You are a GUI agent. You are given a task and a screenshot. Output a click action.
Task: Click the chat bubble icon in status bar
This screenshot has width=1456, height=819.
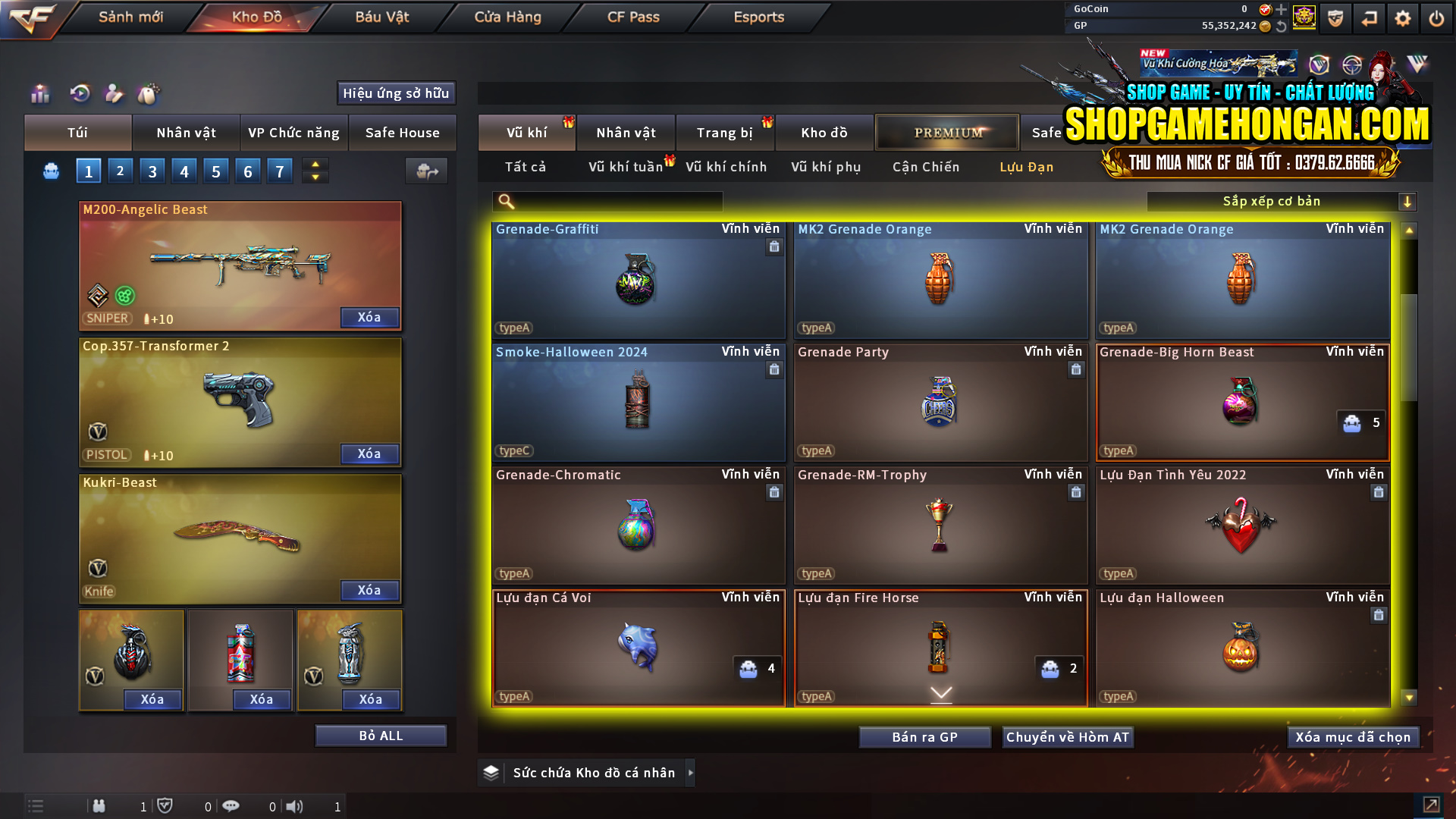(231, 806)
